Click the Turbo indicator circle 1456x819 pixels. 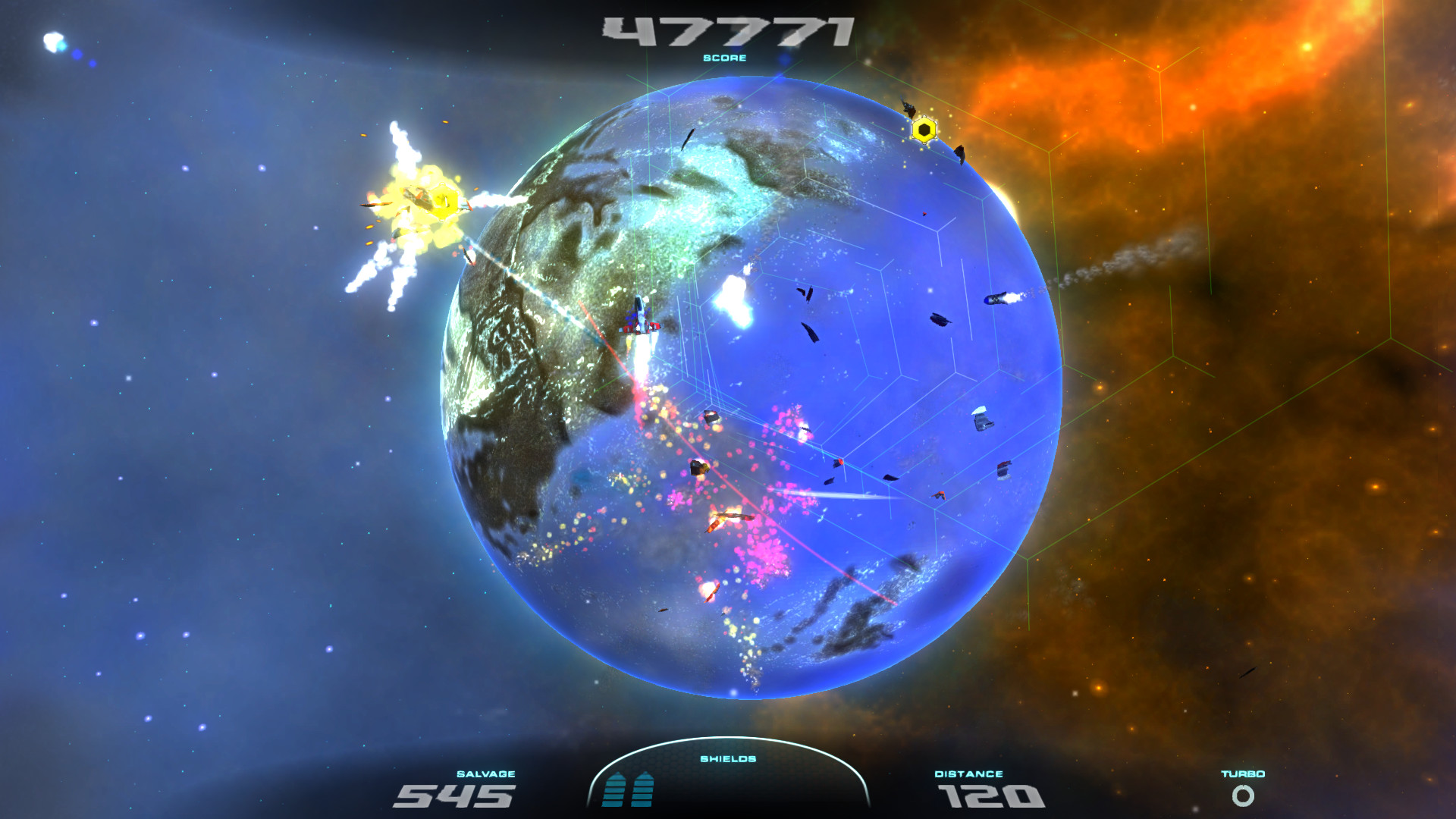pos(1243,797)
